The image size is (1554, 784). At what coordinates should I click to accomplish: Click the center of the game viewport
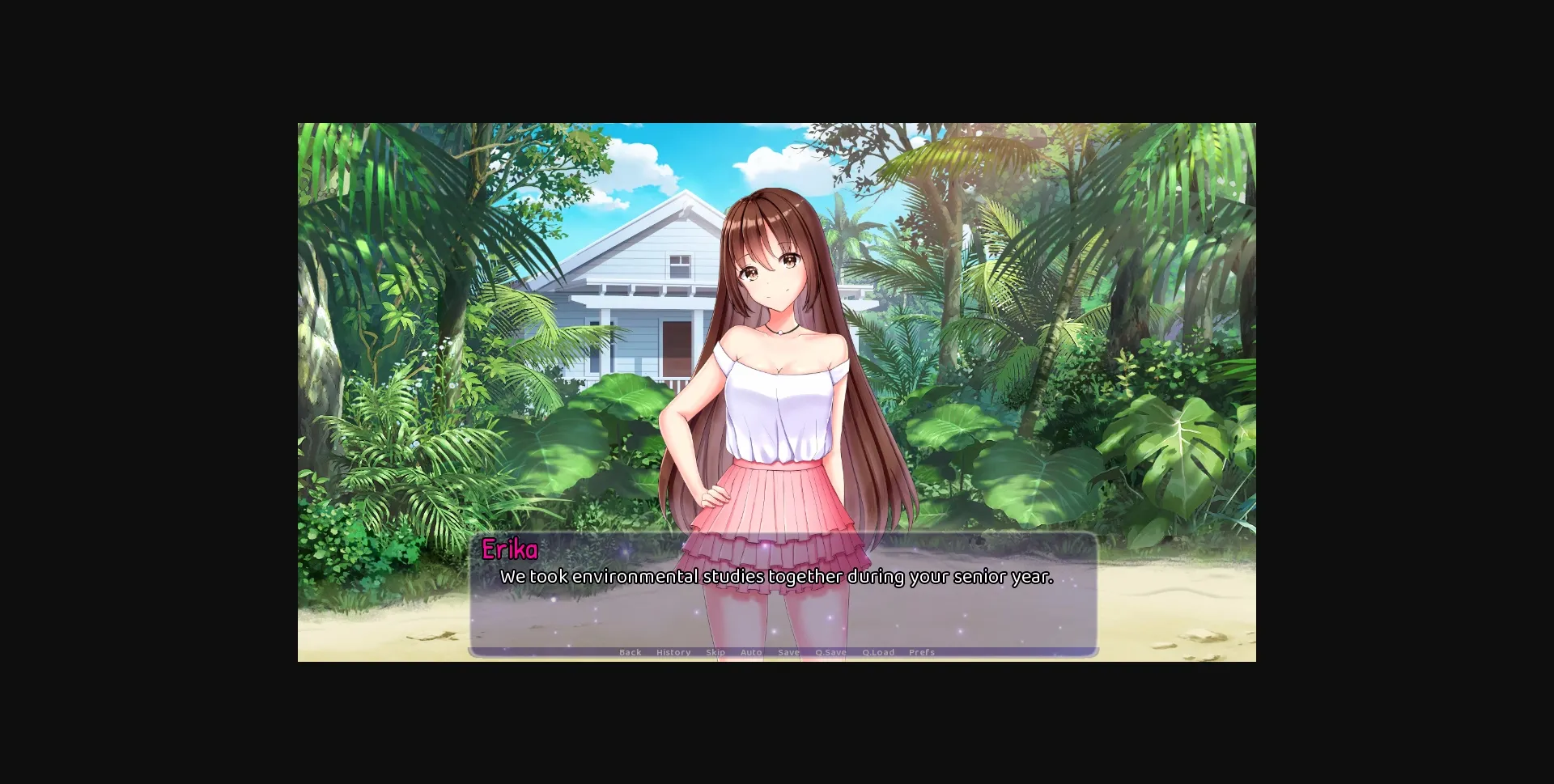pos(777,392)
